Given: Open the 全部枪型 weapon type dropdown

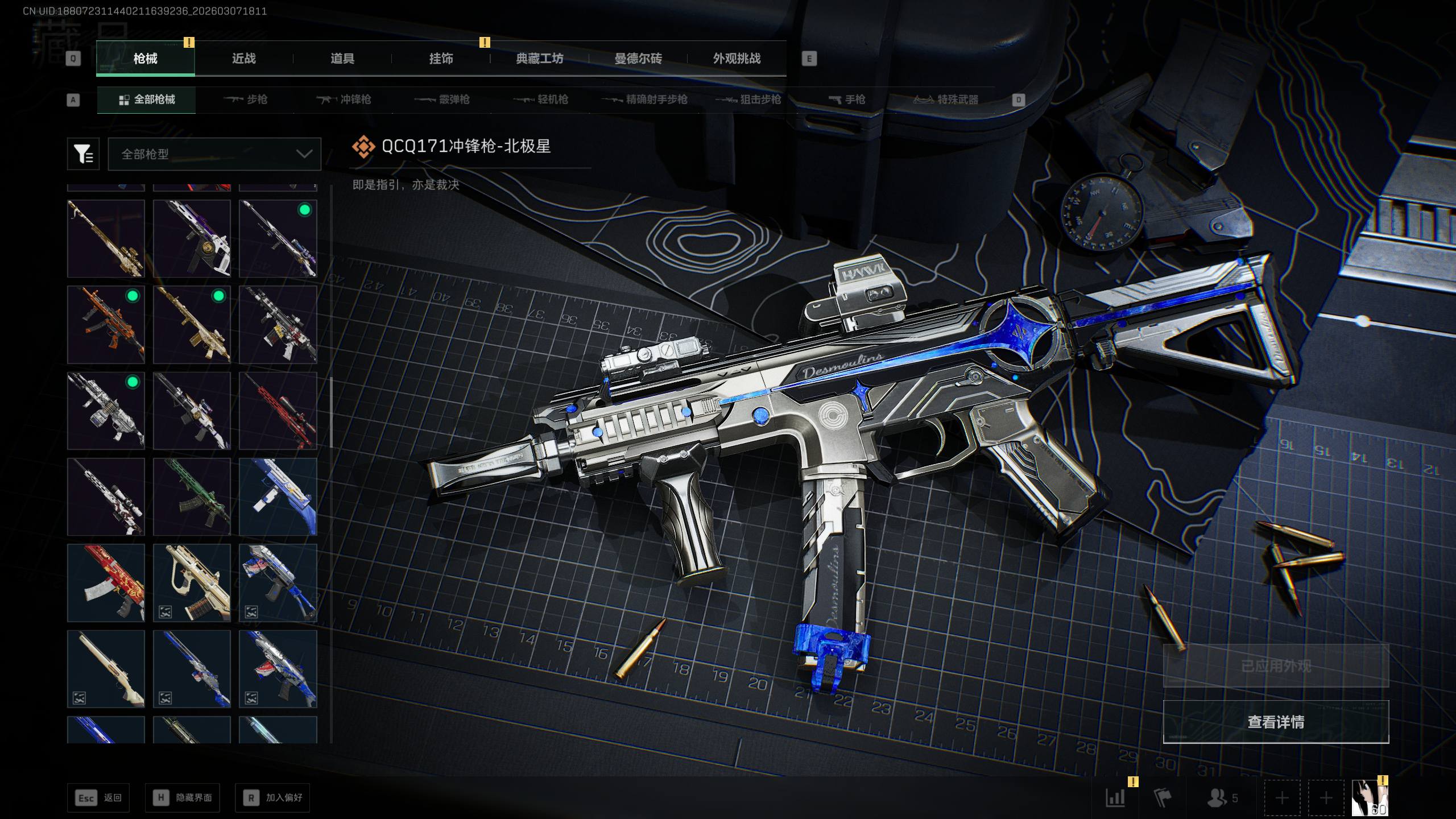Looking at the screenshot, I should [214, 154].
